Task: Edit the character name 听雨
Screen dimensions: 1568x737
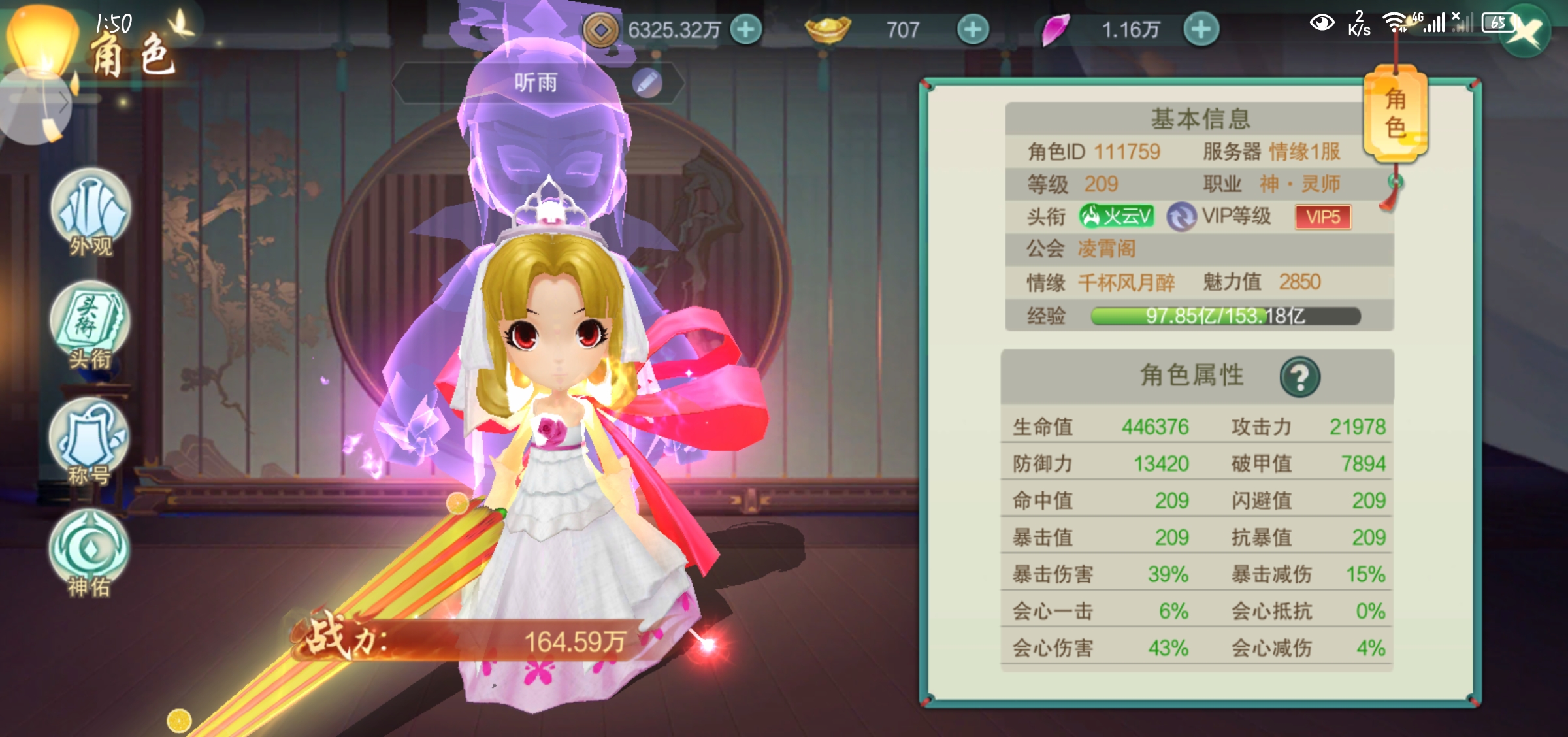Action: (647, 83)
